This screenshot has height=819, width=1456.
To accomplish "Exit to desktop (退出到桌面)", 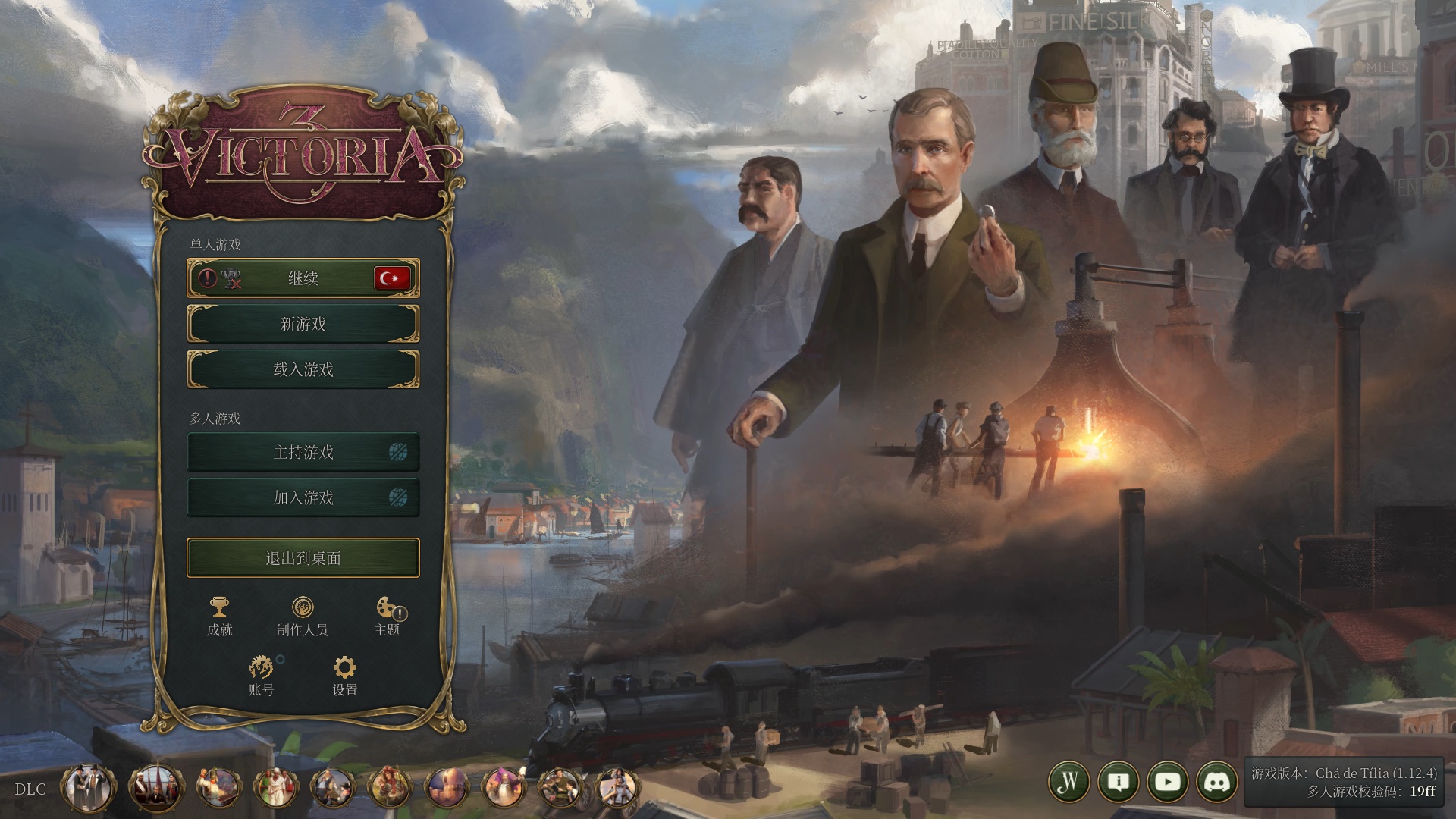I will (x=303, y=558).
